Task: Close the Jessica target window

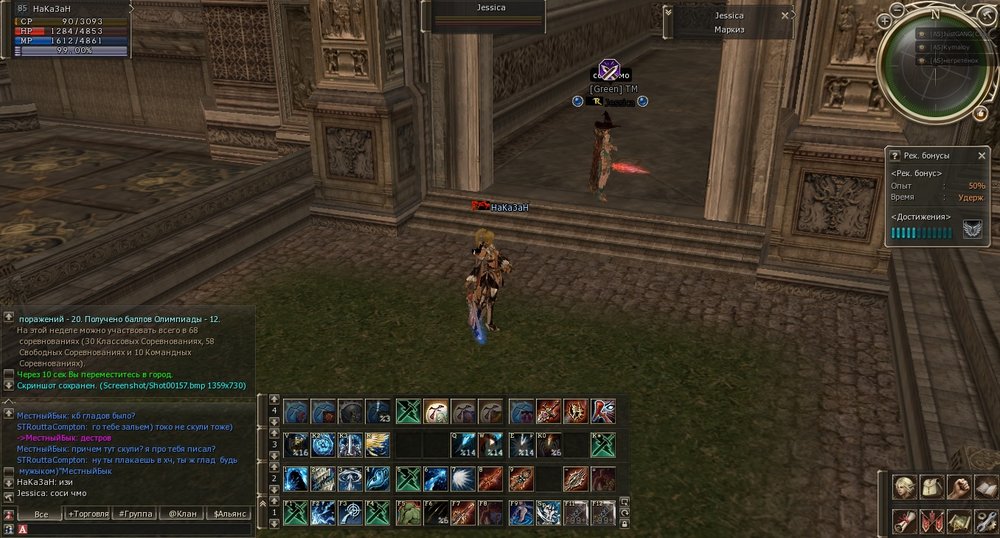Action: (x=785, y=16)
